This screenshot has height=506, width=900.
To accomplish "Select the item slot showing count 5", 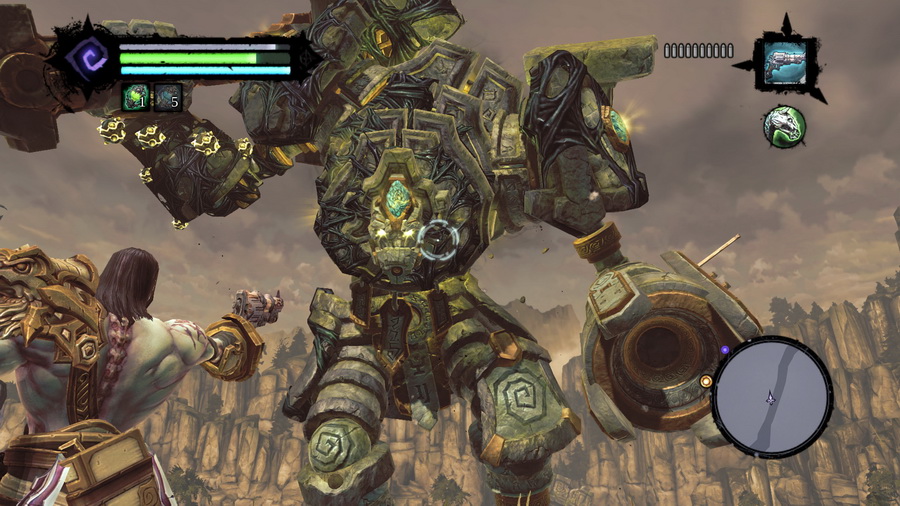I will (x=168, y=97).
